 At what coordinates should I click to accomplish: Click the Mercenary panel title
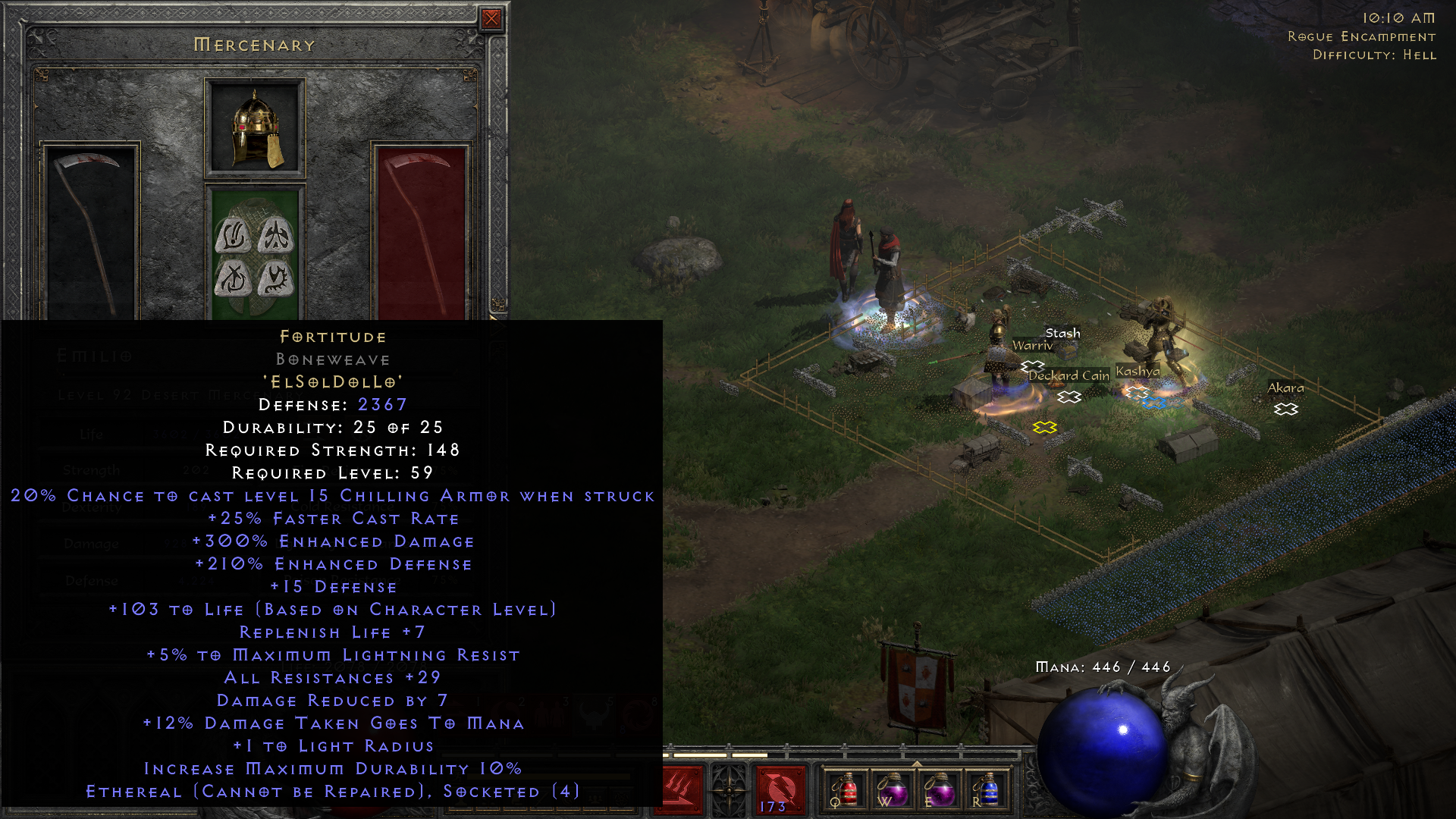coord(253,44)
